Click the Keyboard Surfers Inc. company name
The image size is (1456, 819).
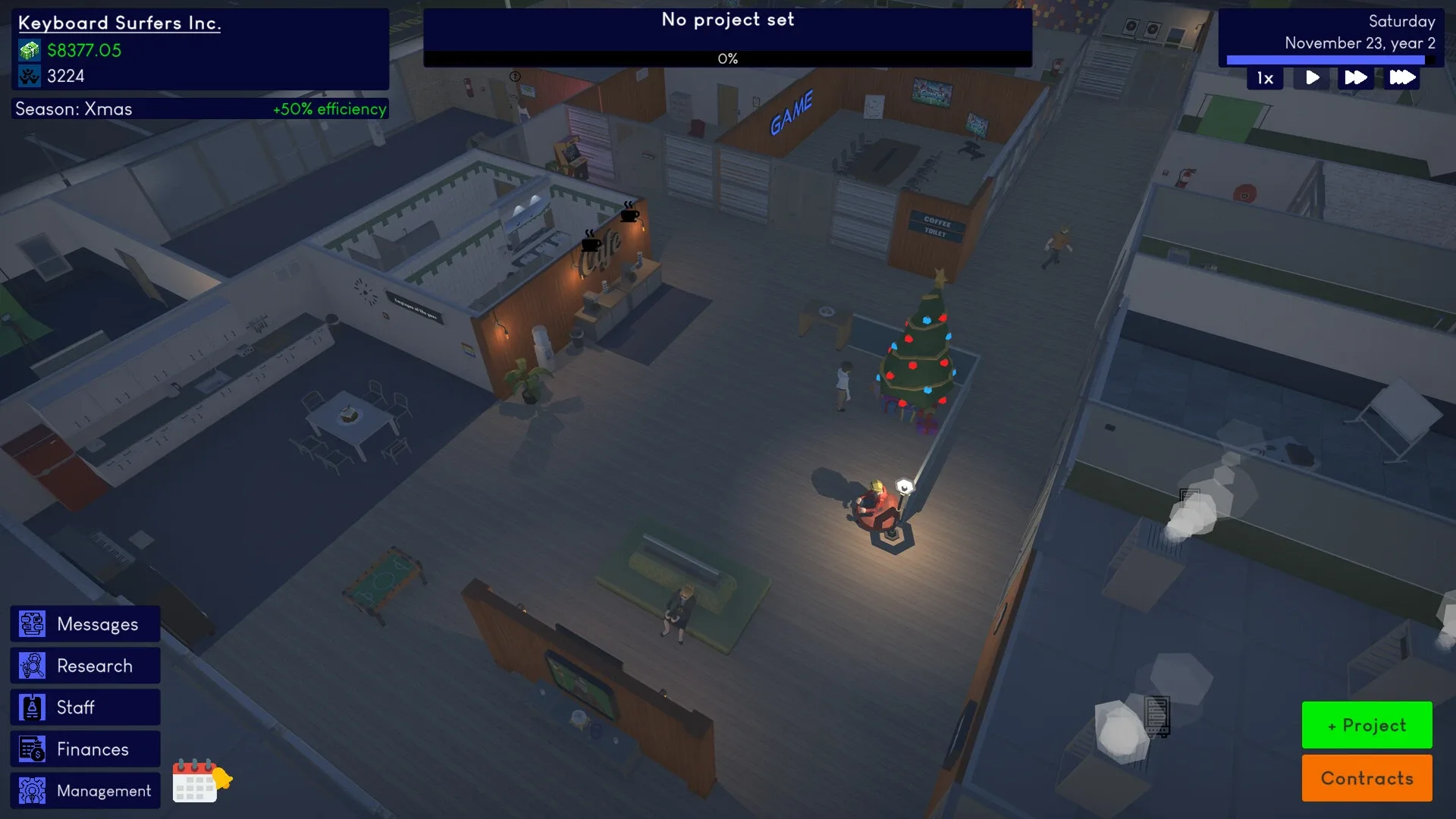click(x=121, y=23)
